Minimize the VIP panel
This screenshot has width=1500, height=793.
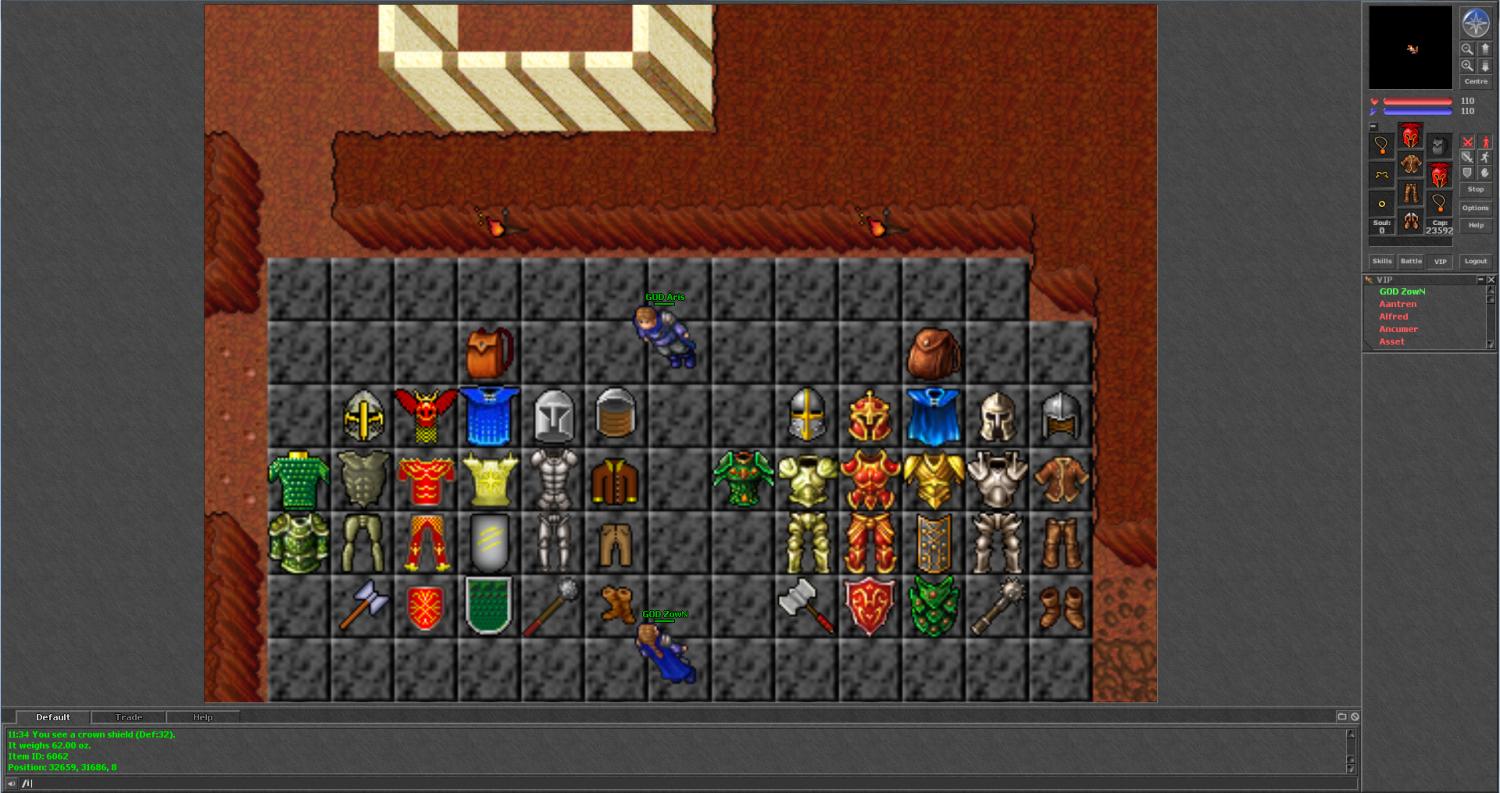coord(1480,280)
